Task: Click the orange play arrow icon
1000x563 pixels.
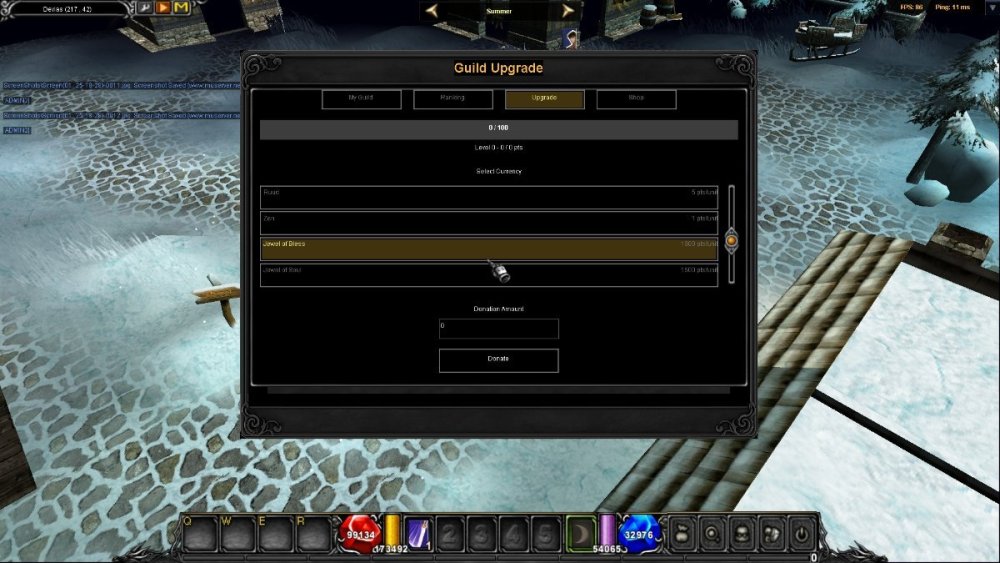Action: coord(163,8)
